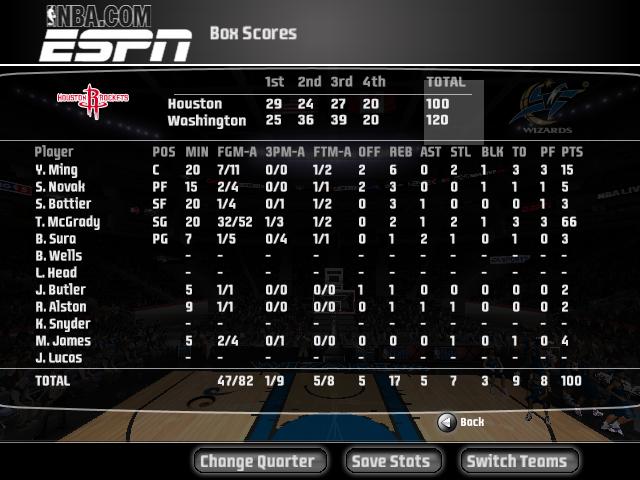640x480 pixels.
Task: Pick B. Sura's box score row
Action: point(56,239)
